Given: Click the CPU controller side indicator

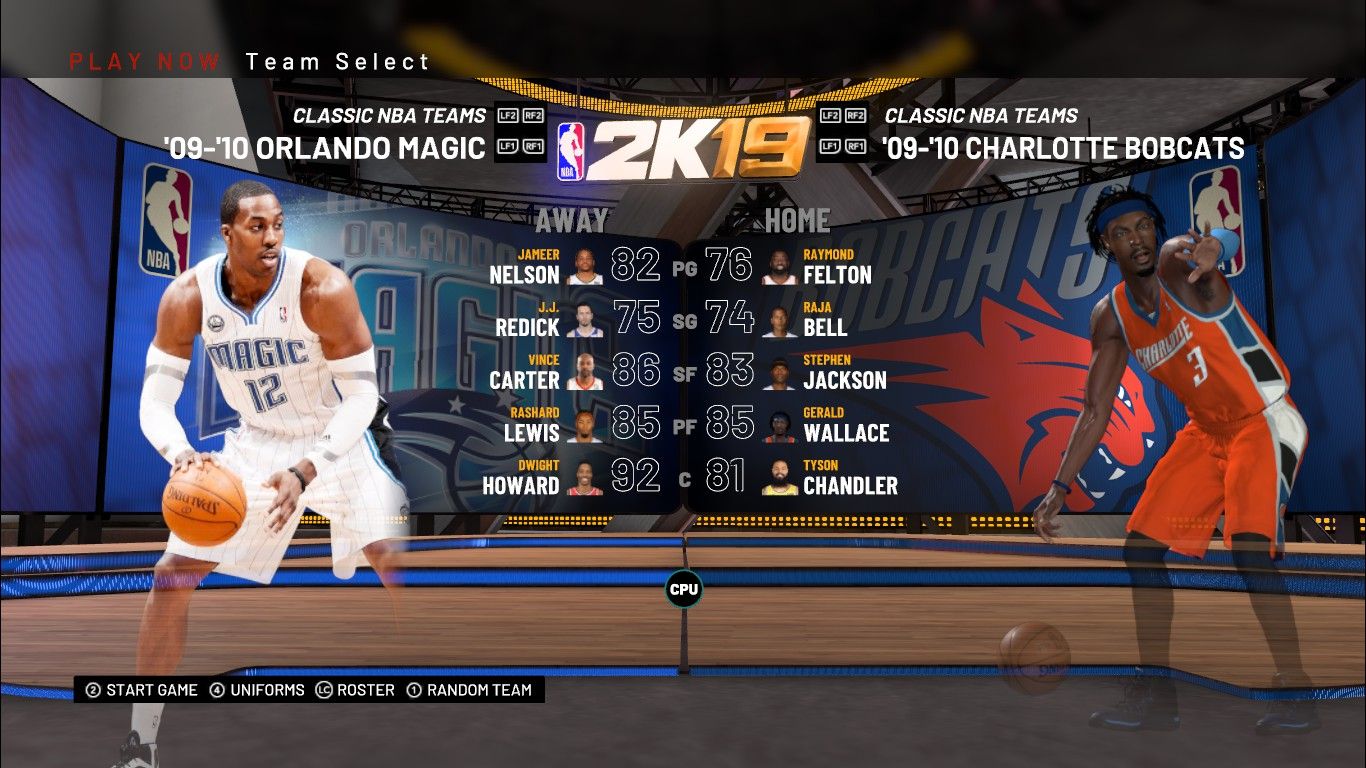Looking at the screenshot, I should coord(684,589).
